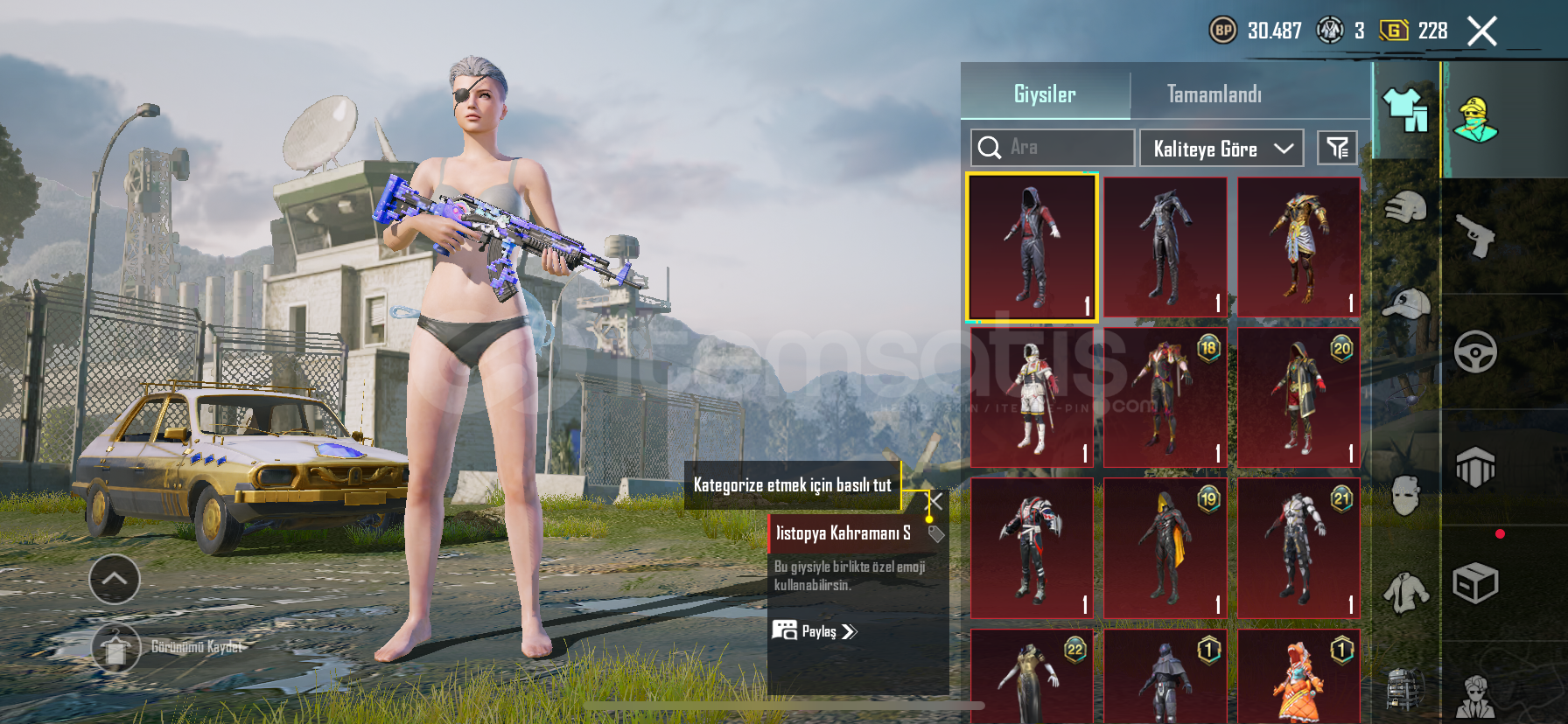Choose the orange dinosaur costume tile
This screenshot has height=724, width=1568.
1298,678
